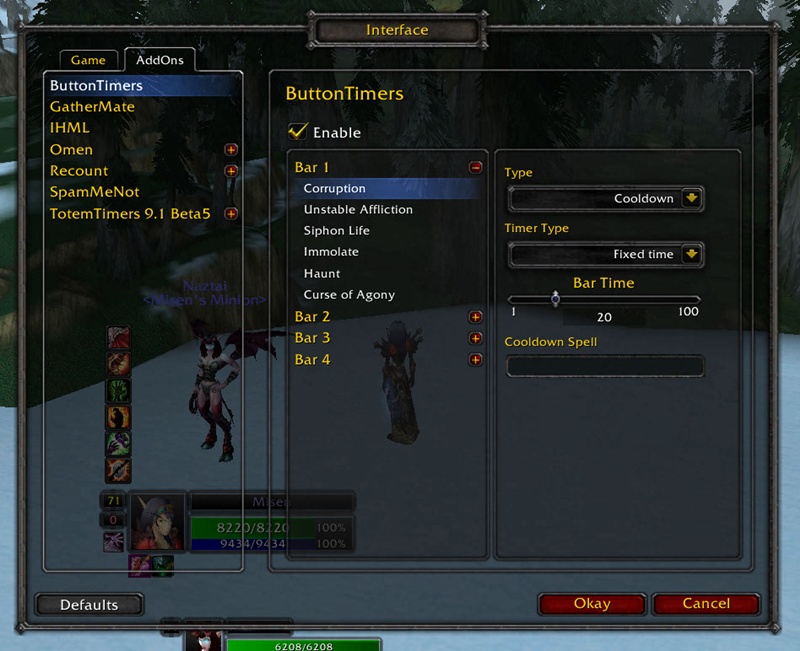Select Unstable Affliction timer
This screenshot has width=800, height=651.
point(358,210)
